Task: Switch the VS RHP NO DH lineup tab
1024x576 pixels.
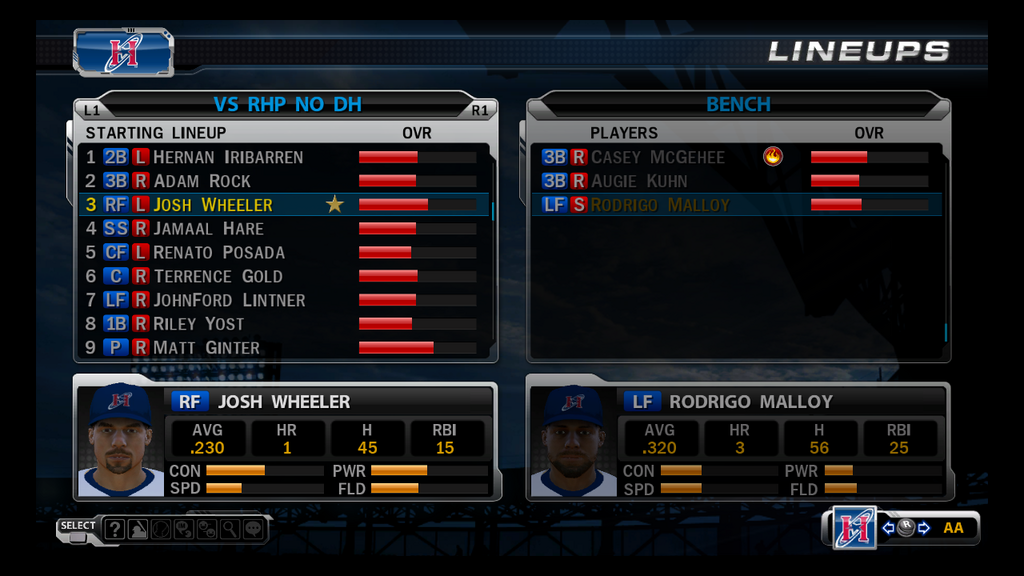Action: point(287,104)
